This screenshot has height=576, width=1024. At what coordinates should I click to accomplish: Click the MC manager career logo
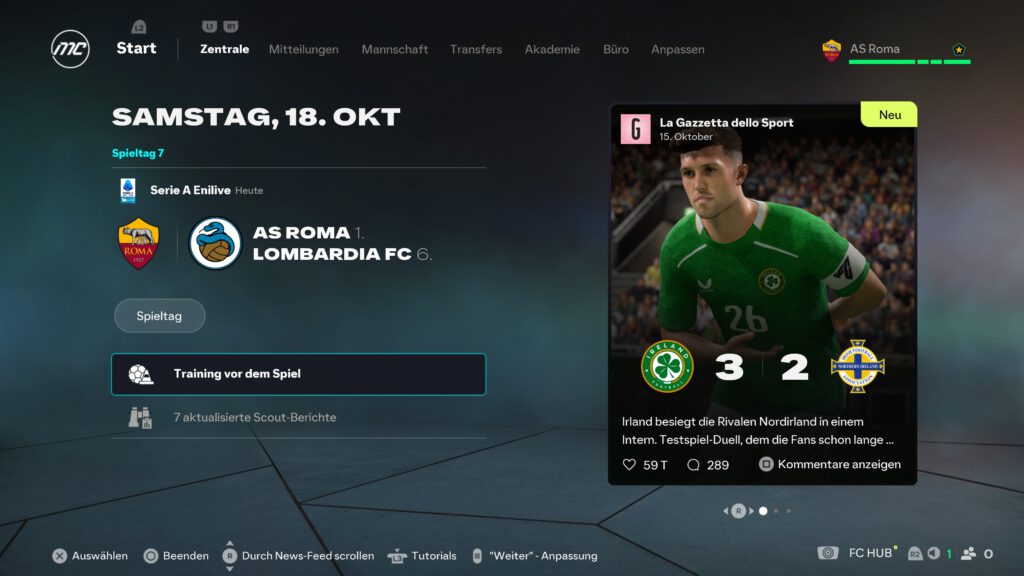(70, 49)
